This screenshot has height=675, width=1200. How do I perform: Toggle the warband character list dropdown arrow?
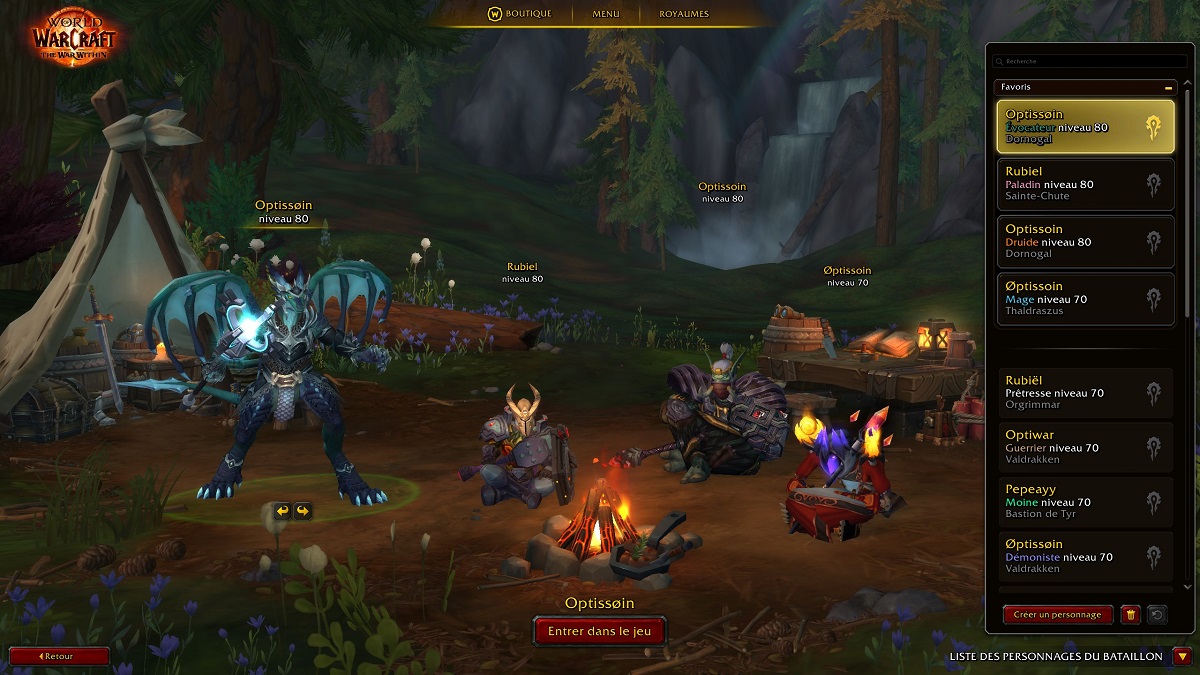pyautogui.click(x=1183, y=657)
